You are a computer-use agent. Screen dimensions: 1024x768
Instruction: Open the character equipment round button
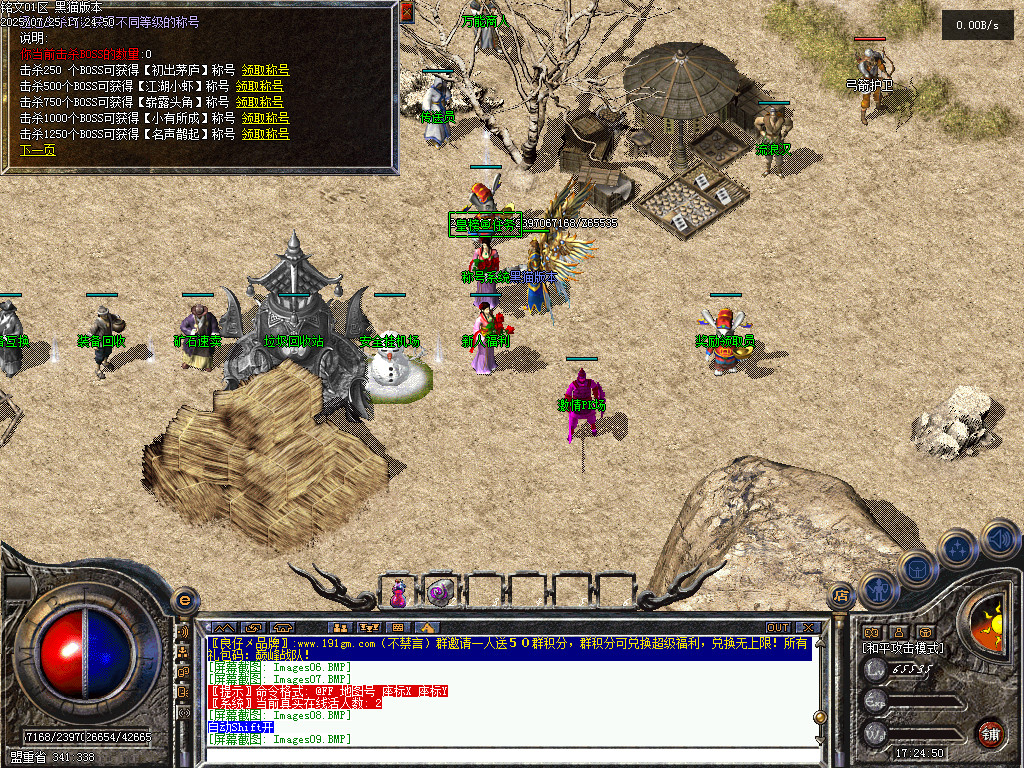[x=877, y=590]
